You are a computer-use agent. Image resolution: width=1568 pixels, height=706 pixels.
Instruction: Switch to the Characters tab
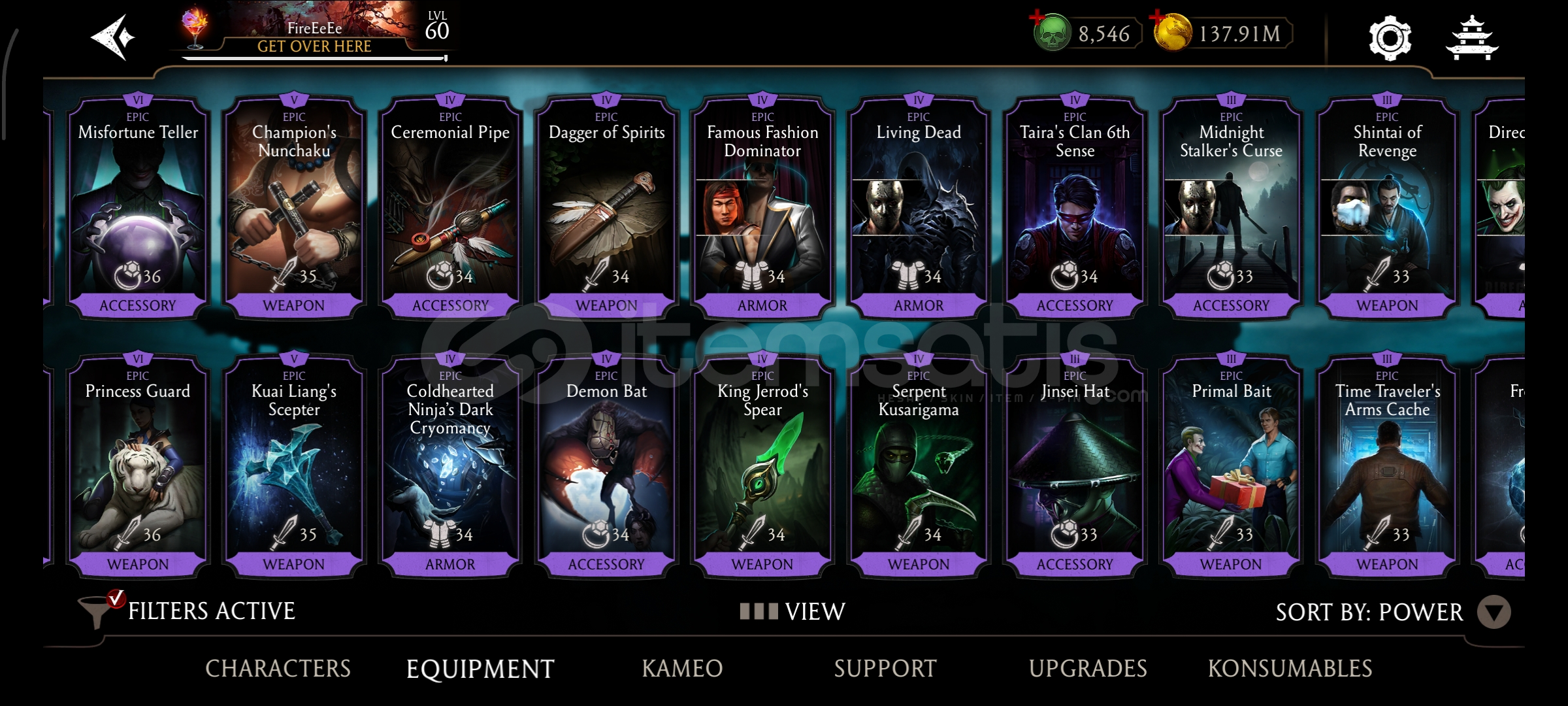coord(278,668)
